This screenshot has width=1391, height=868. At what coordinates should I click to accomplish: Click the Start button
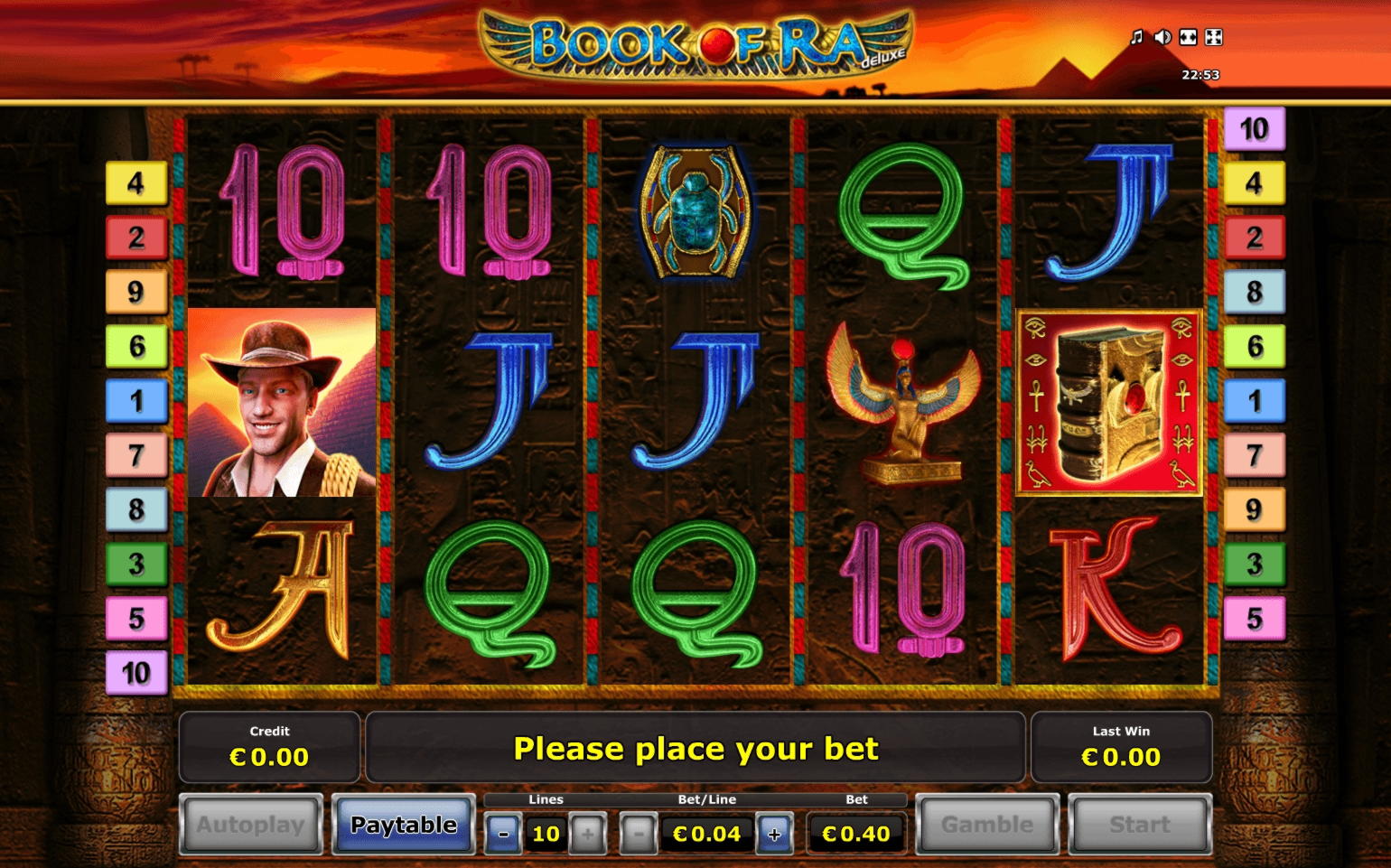tap(1140, 824)
